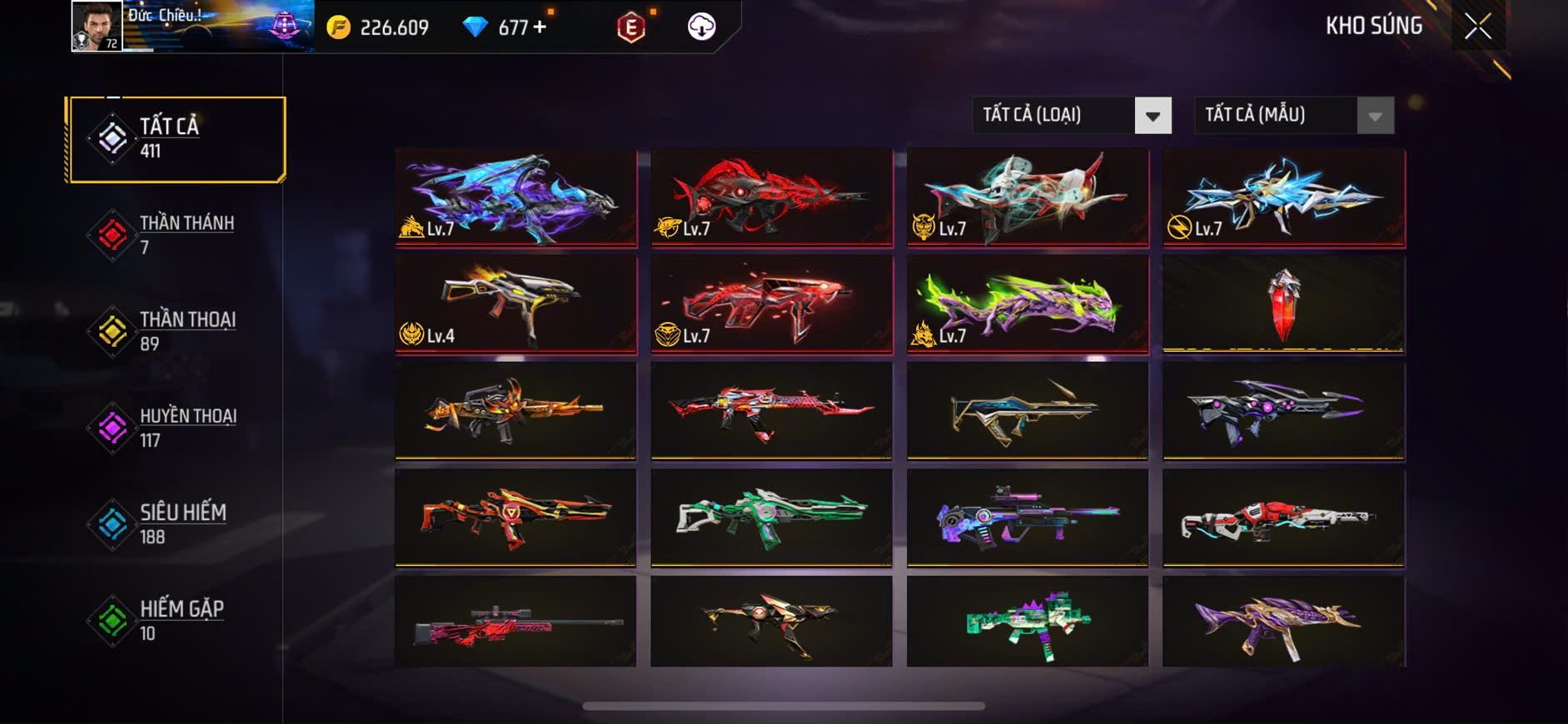1568x724 pixels.
Task: Pick the green and purple Lv.7 skin
Action: 1028,305
